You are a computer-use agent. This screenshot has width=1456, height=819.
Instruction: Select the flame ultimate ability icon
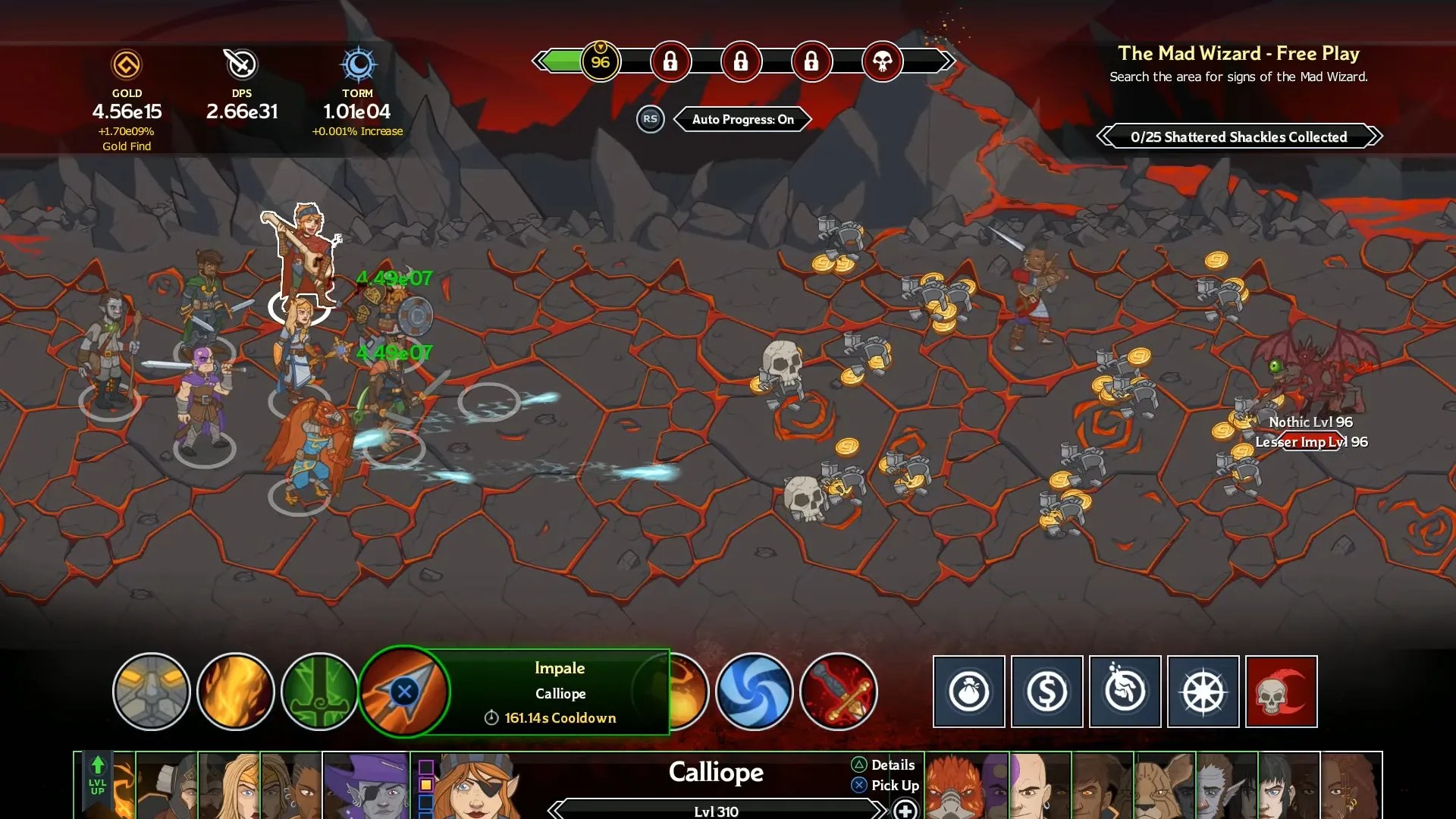[x=236, y=692]
